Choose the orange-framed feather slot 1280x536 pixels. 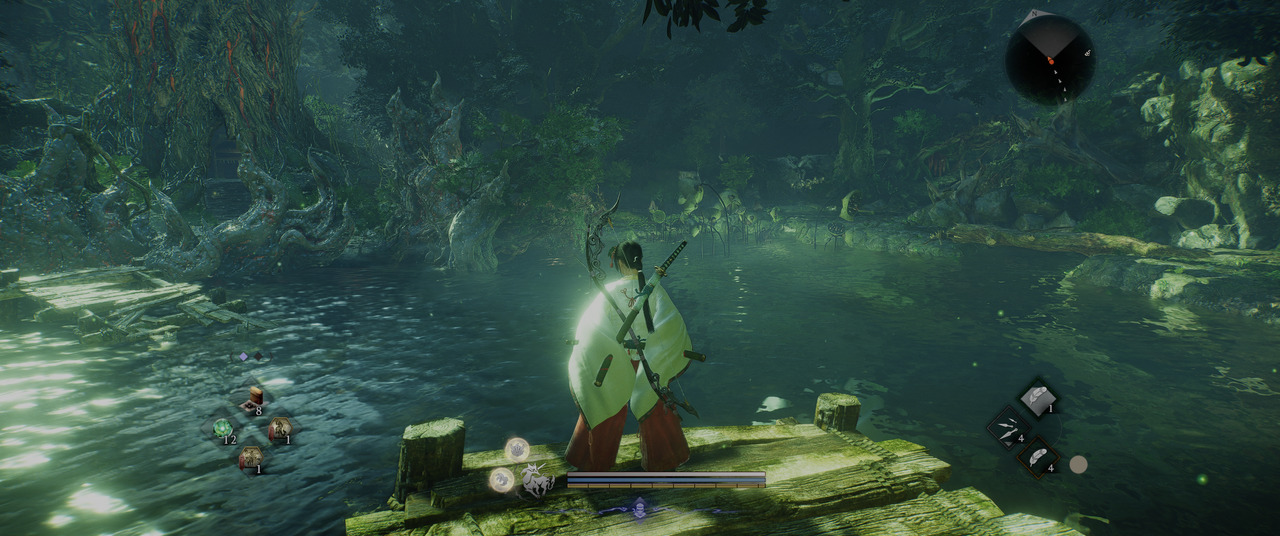point(1038,457)
